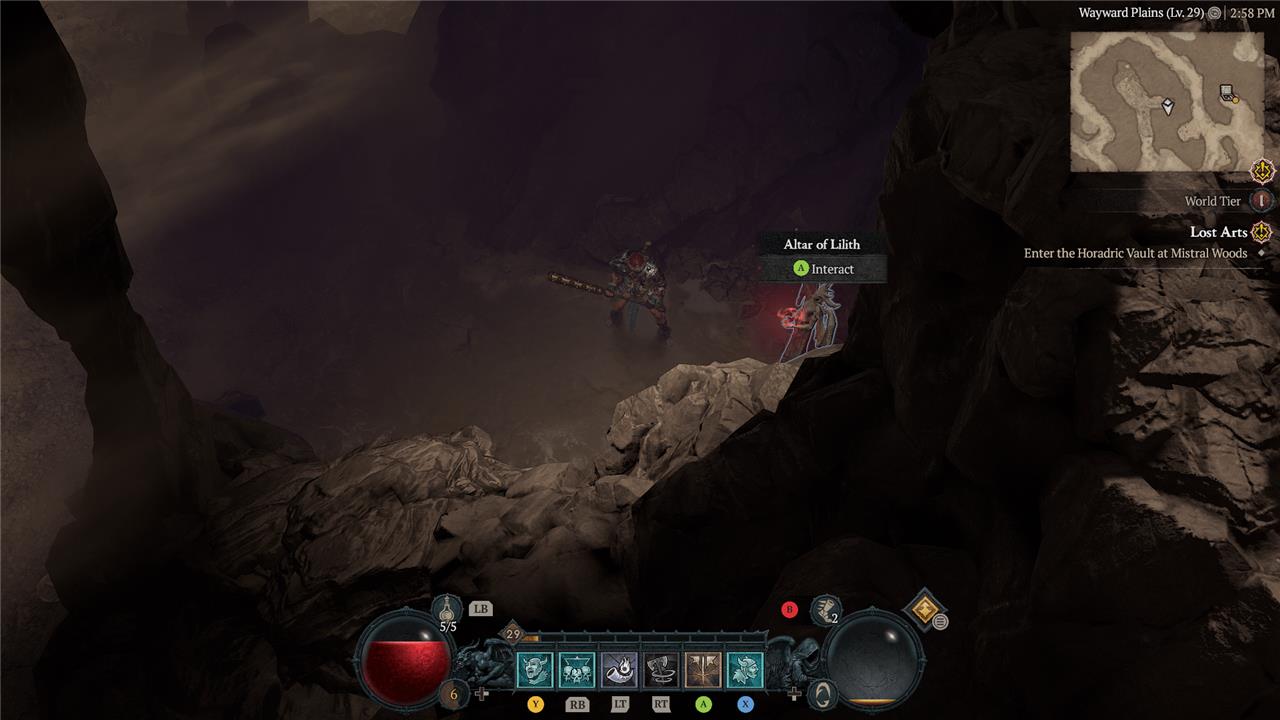Trigger the evade boot icon
Screen dimensions: 1280x720
825,609
